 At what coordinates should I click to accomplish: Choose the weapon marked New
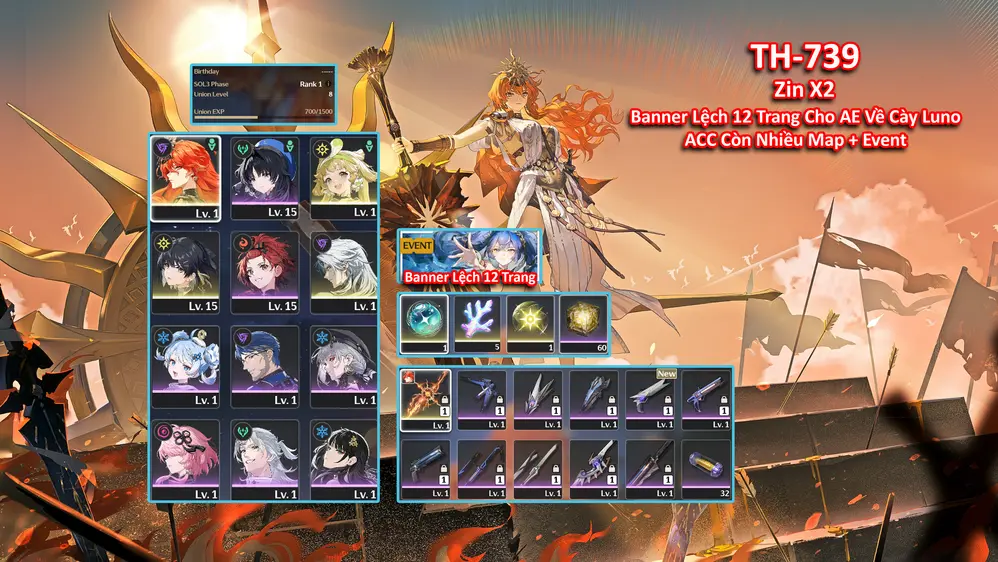(x=651, y=400)
